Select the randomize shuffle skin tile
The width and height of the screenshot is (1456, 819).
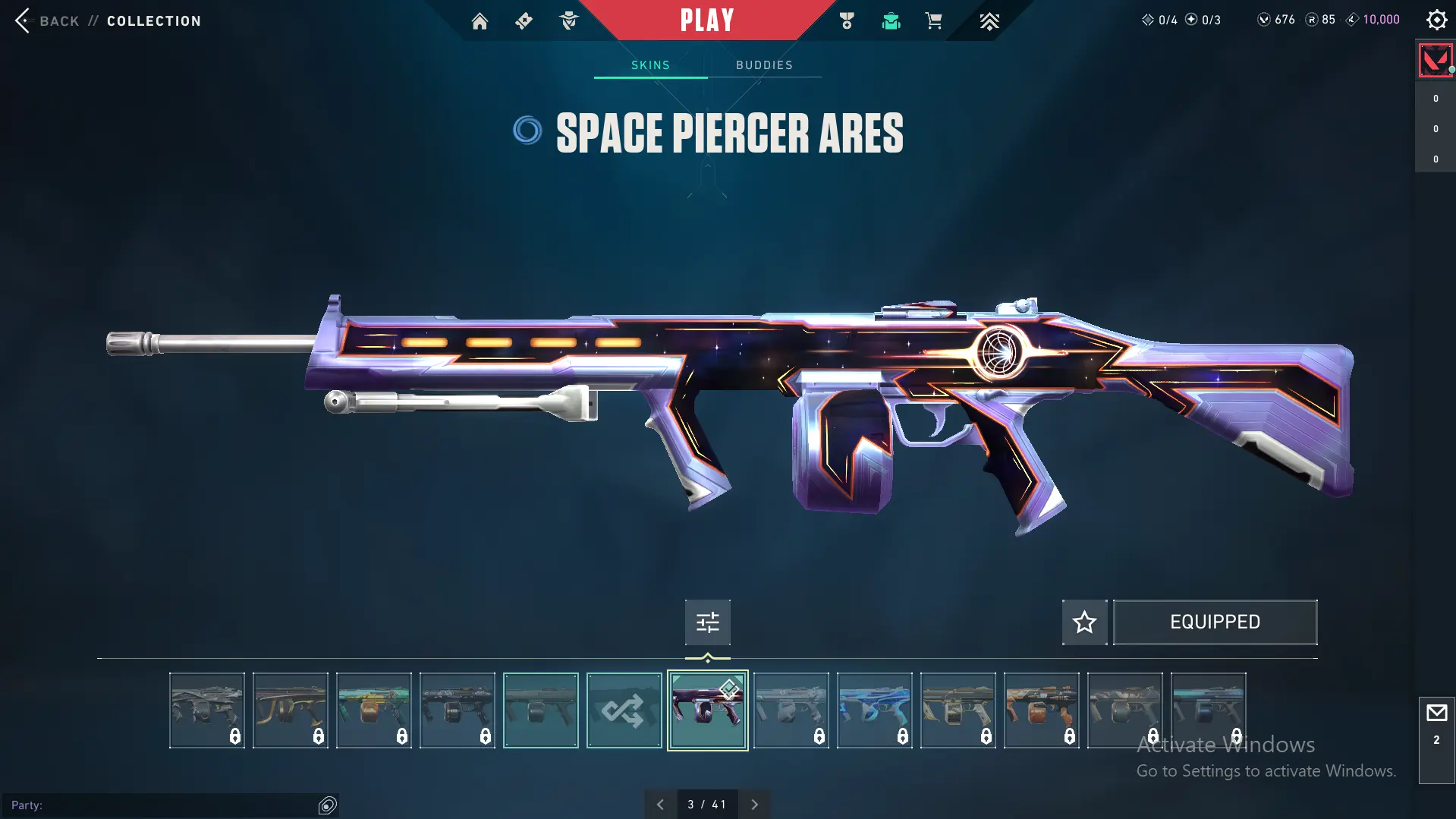point(624,710)
